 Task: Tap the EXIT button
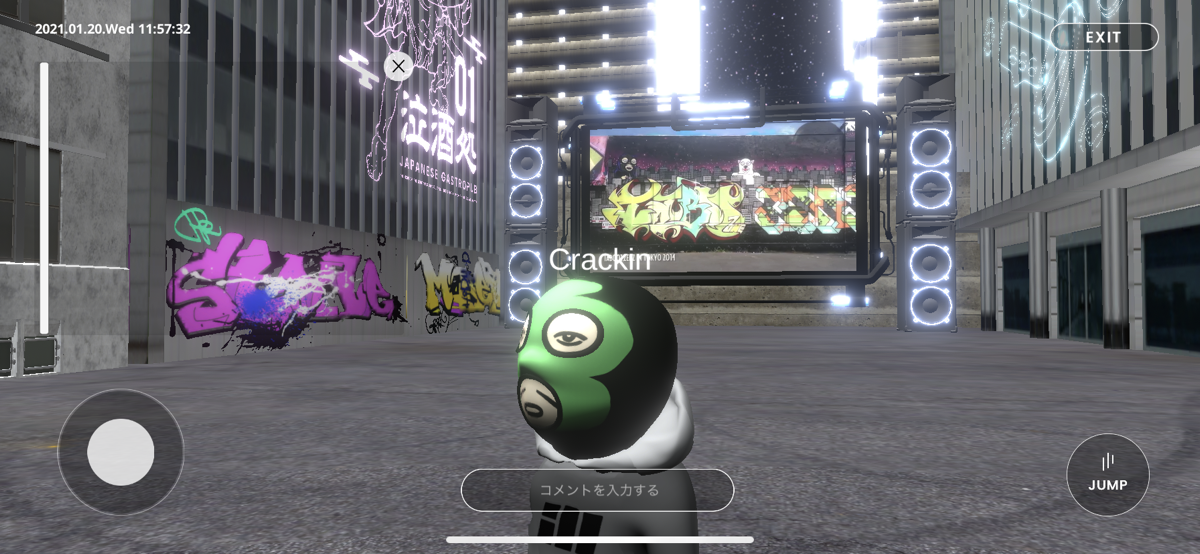(x=1103, y=37)
